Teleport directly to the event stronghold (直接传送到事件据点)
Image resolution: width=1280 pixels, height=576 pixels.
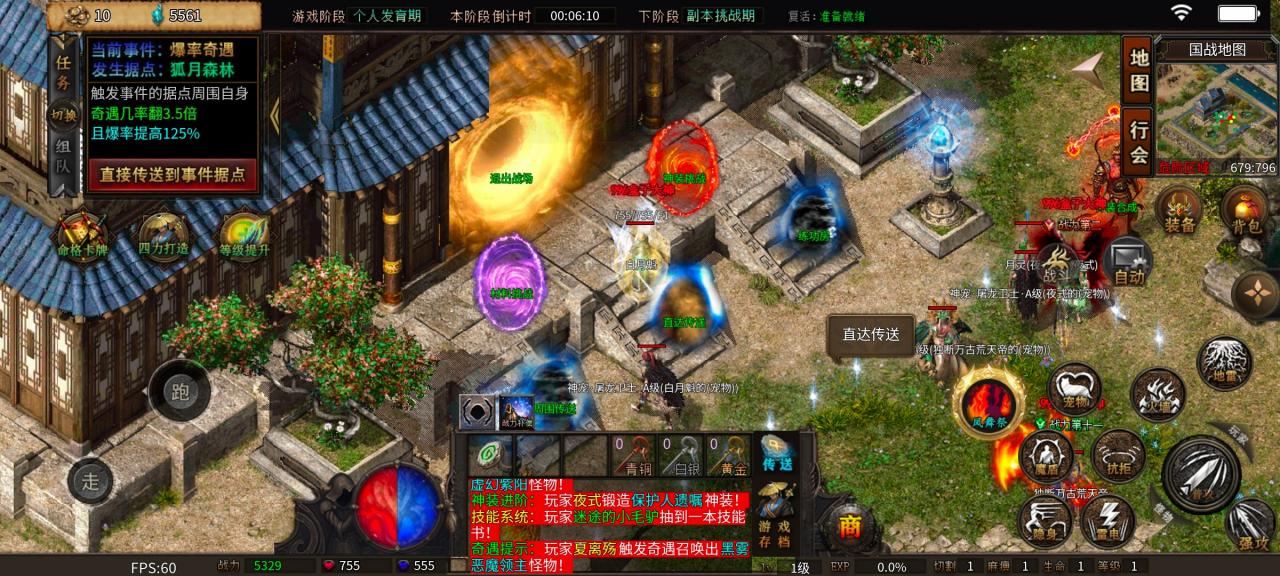point(172,174)
